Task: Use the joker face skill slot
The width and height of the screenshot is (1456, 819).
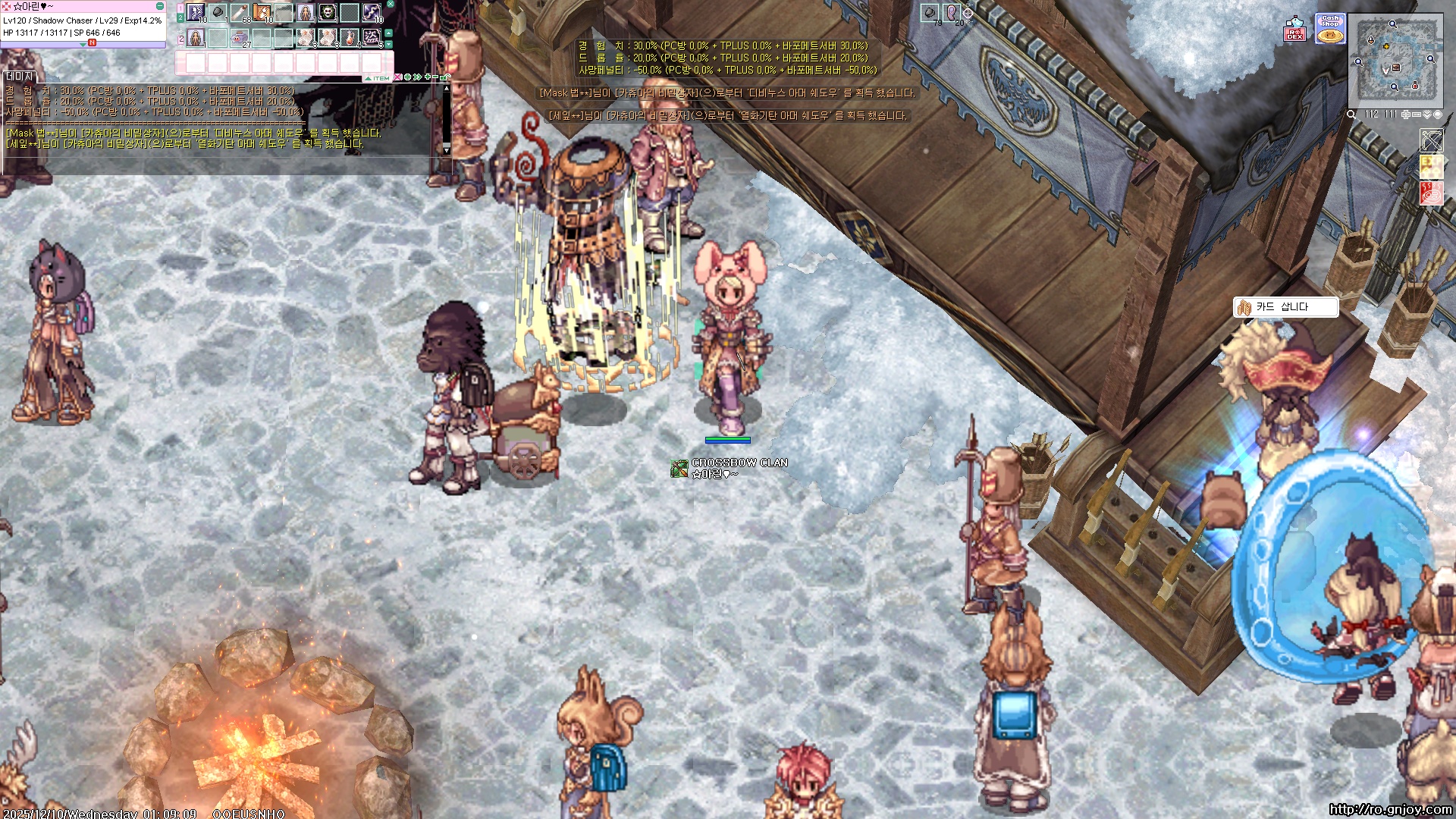Action: coord(327,13)
